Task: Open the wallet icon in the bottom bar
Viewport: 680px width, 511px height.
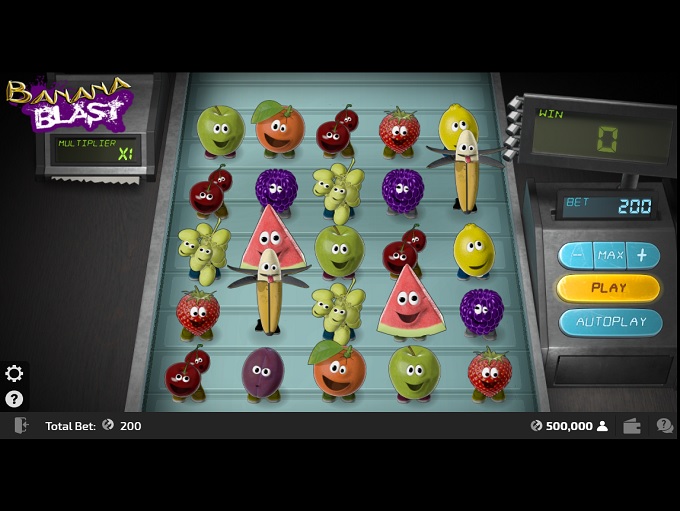Action: [632, 426]
